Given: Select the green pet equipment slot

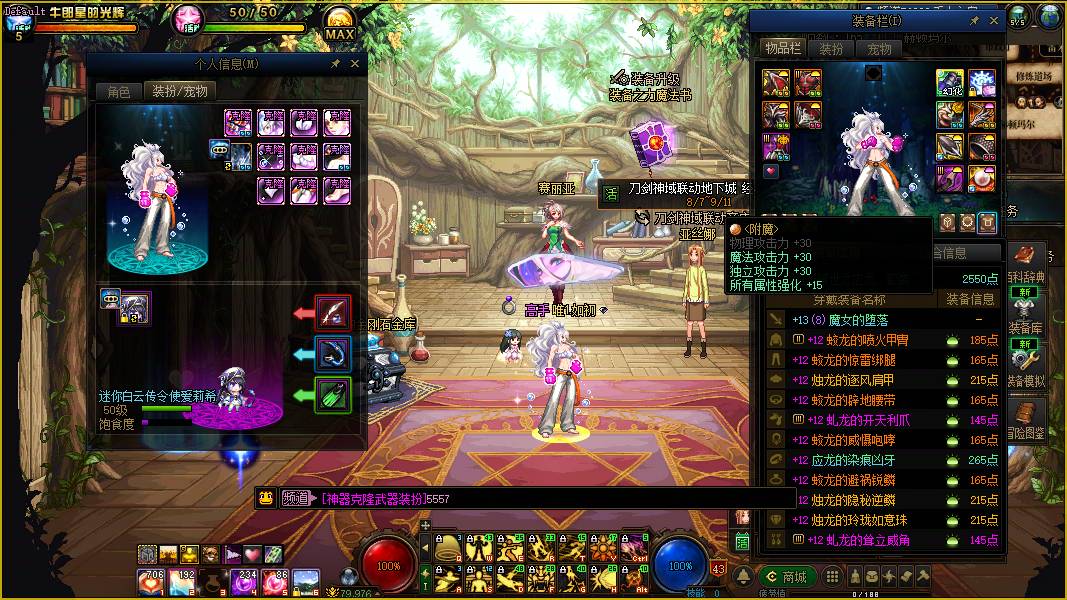Looking at the screenshot, I should click(x=333, y=395).
